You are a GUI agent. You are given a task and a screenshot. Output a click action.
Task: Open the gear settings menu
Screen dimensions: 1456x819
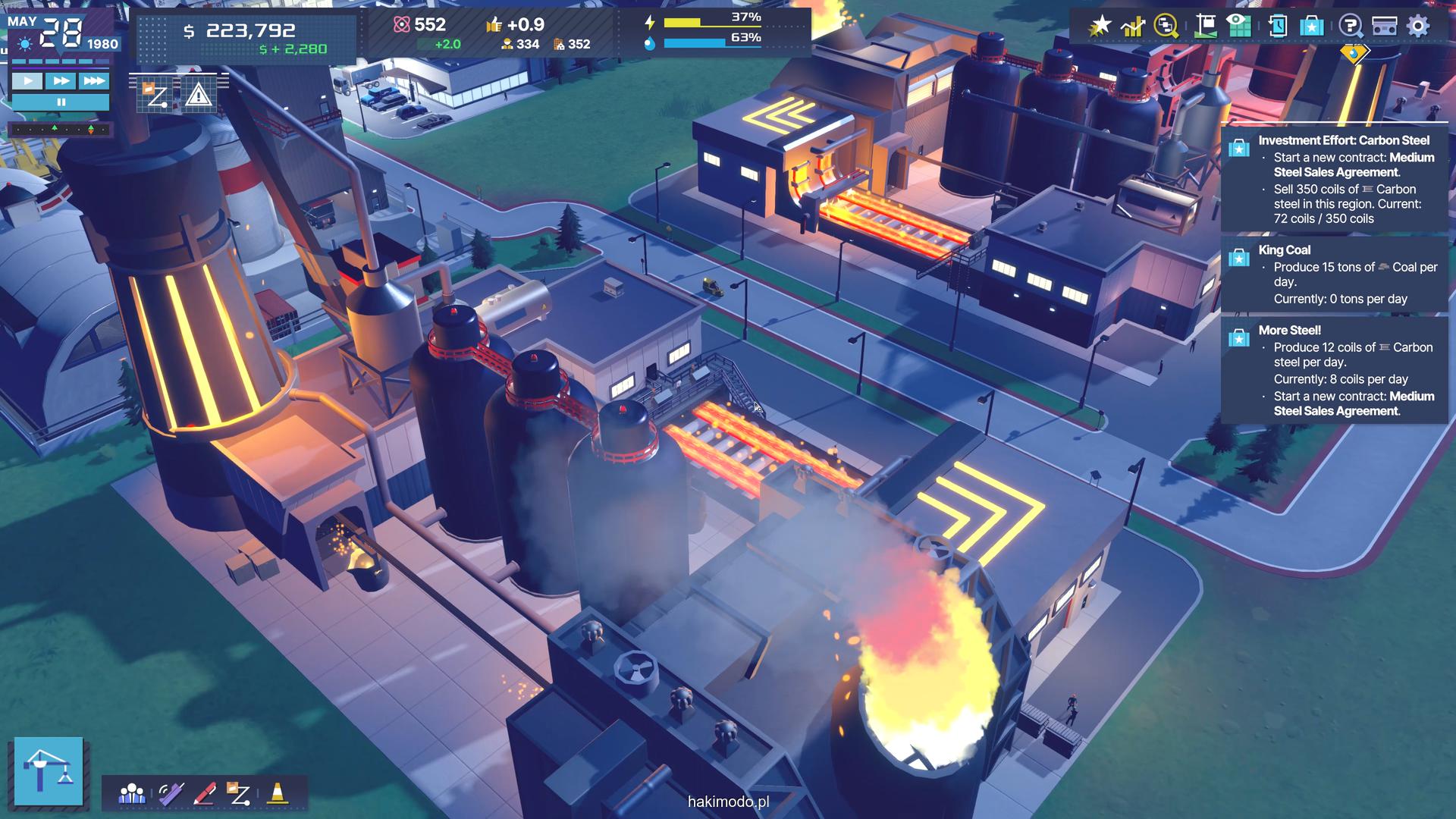pyautogui.click(x=1418, y=27)
